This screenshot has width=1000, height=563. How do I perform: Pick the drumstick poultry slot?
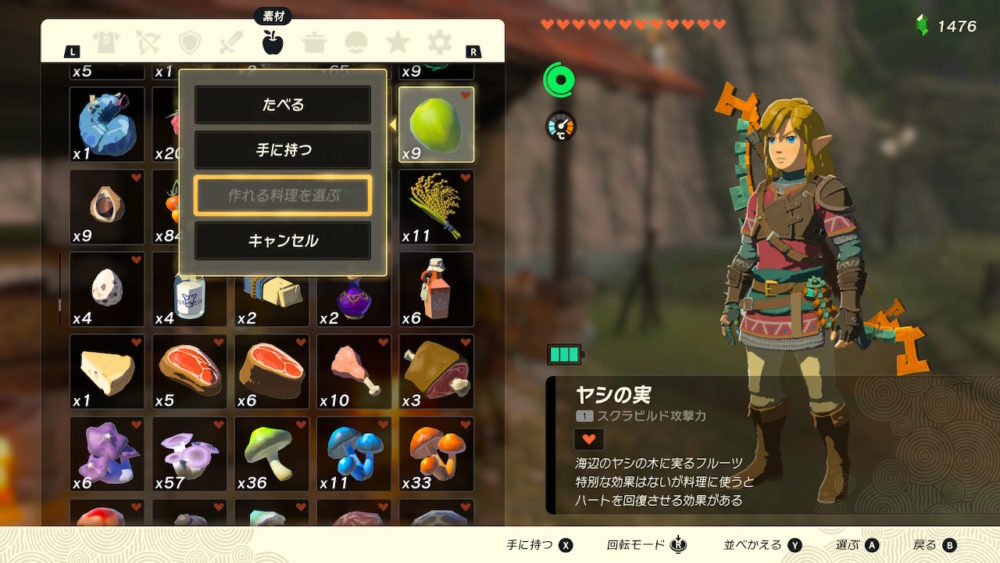click(x=354, y=371)
